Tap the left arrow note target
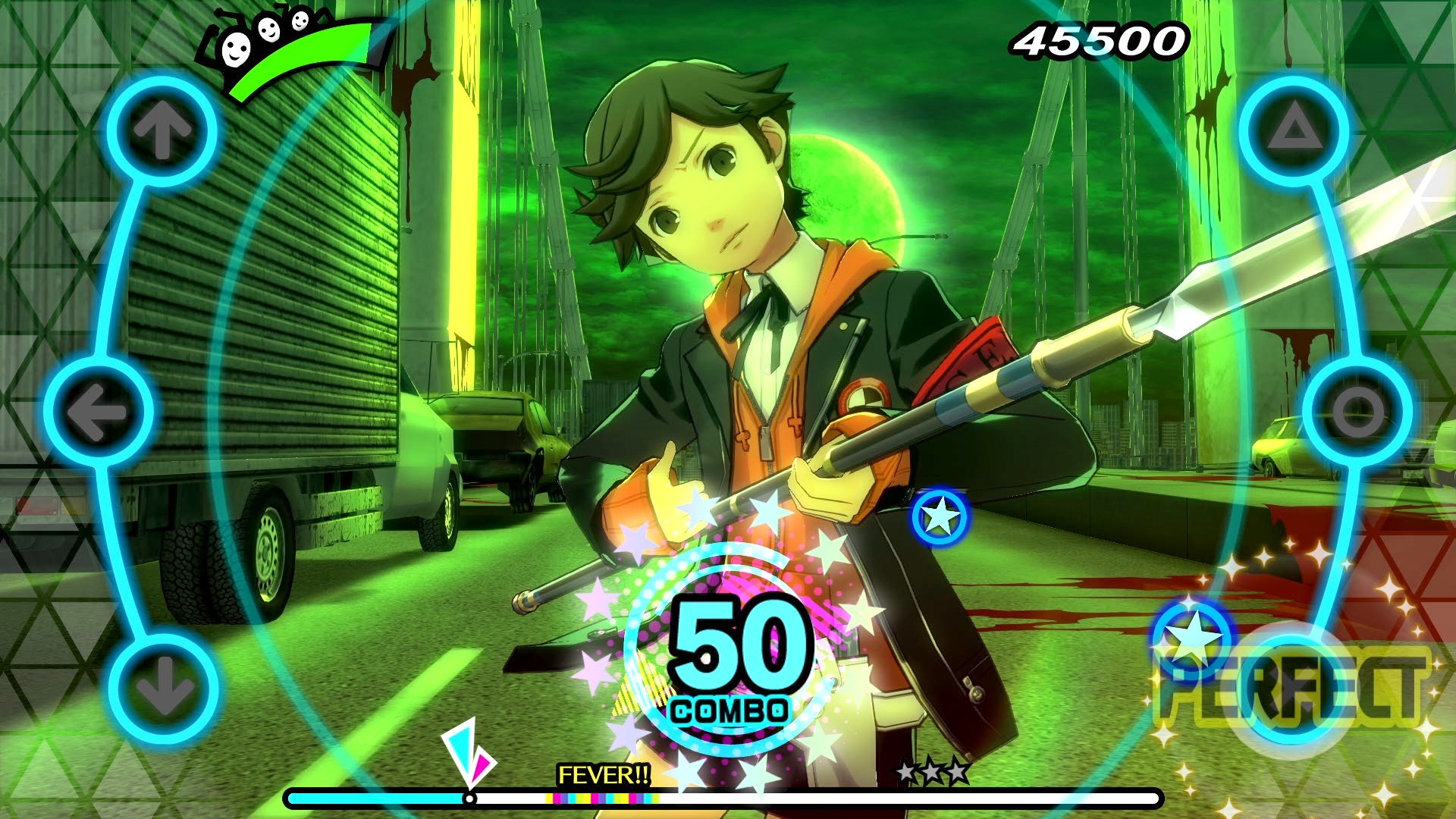 (x=98, y=412)
